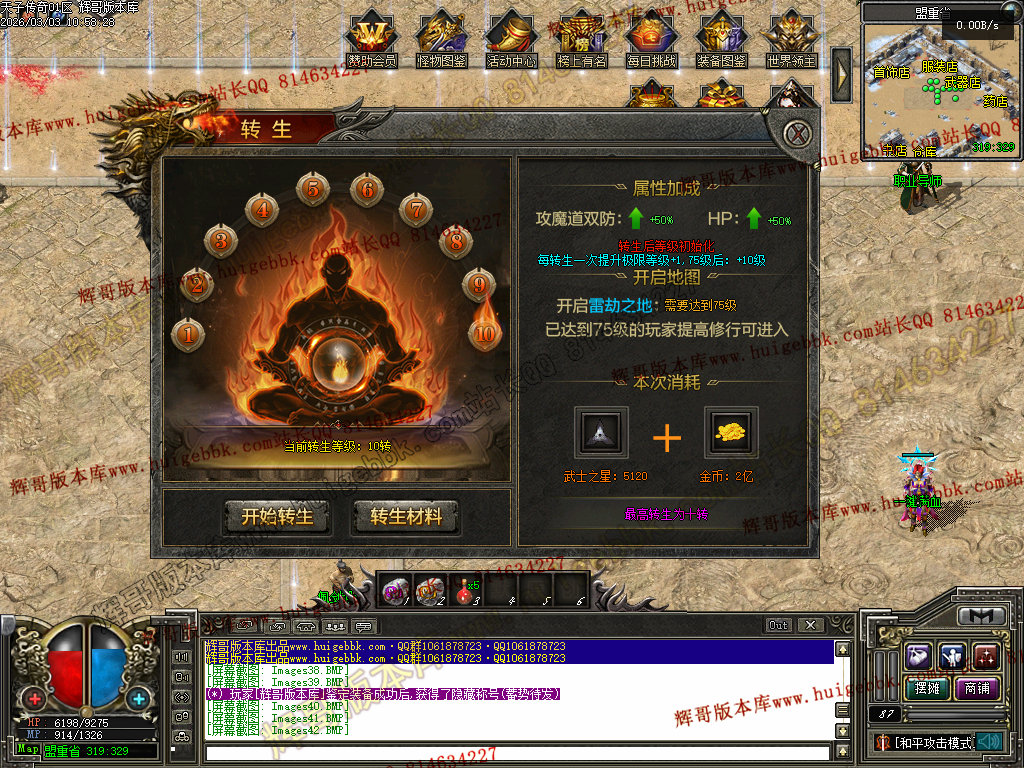This screenshot has width=1024, height=768.
Task: Open the 世界领主 world boss menu
Action: point(792,38)
